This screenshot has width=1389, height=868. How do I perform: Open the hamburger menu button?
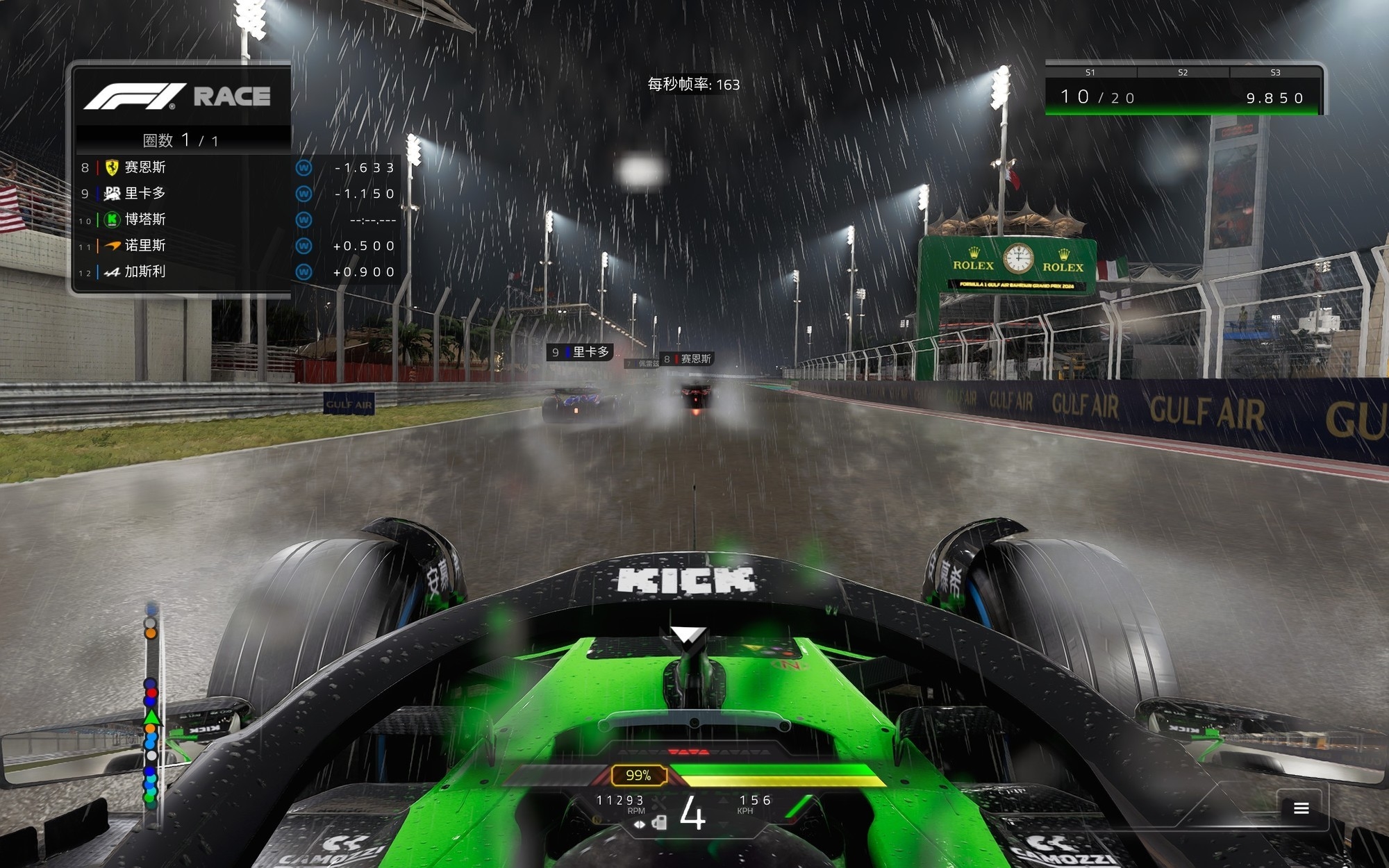coord(1301,808)
